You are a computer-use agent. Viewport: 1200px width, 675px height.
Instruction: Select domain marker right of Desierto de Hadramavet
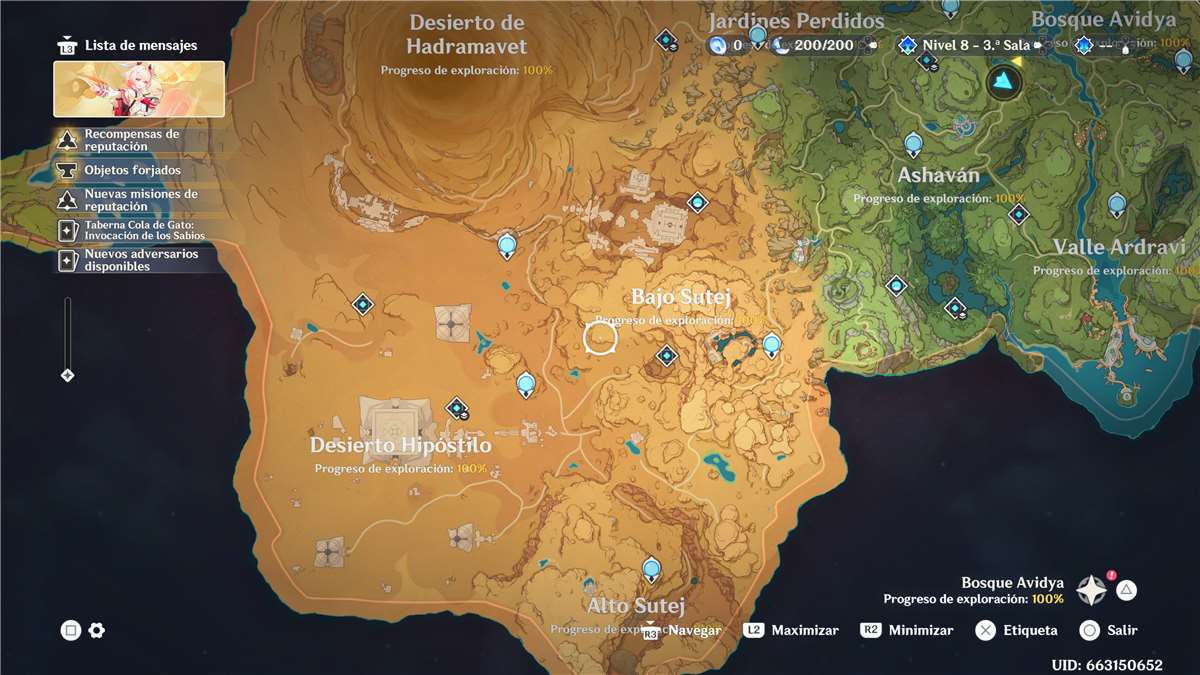(x=667, y=41)
